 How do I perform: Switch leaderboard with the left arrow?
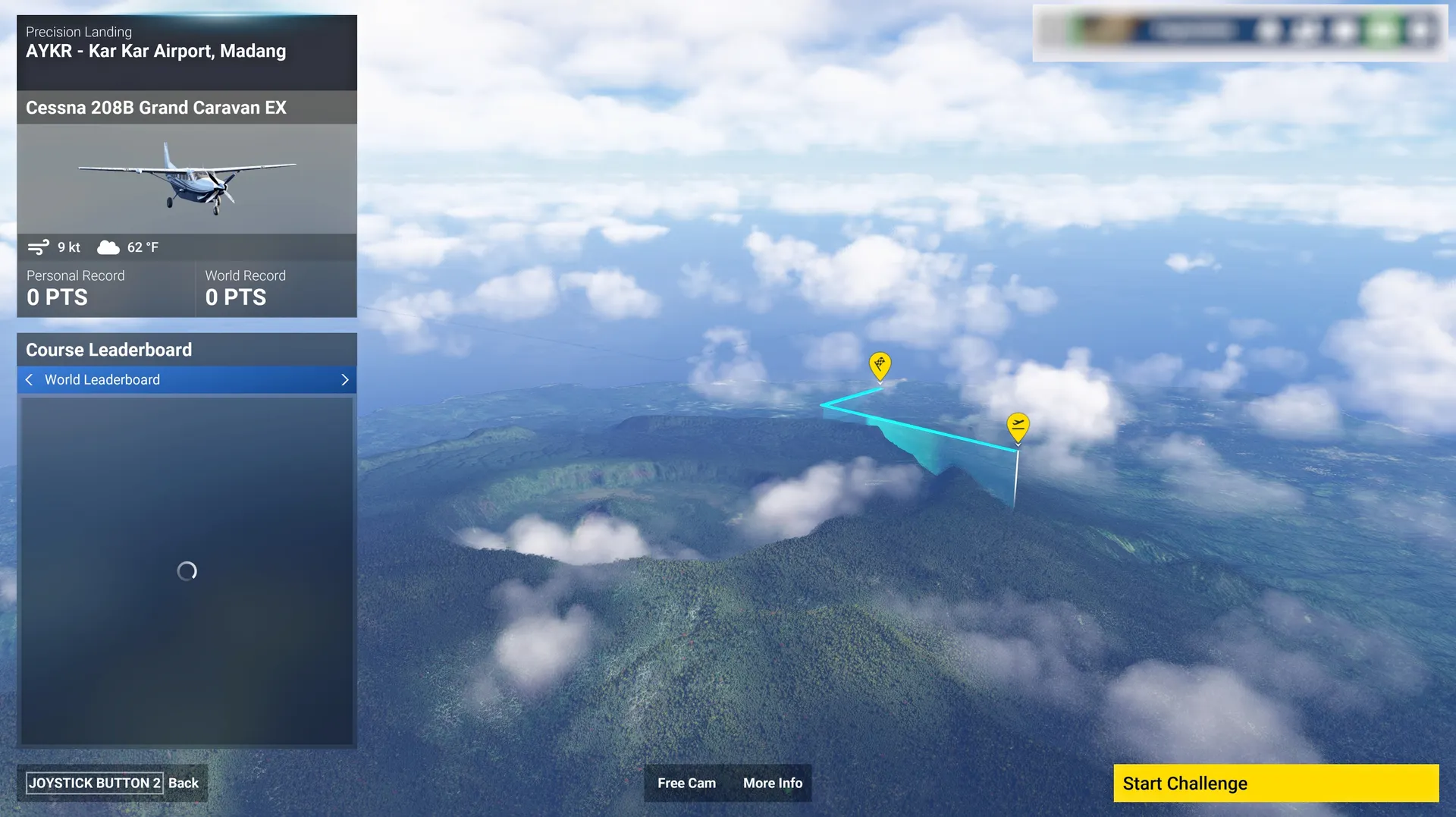click(30, 380)
